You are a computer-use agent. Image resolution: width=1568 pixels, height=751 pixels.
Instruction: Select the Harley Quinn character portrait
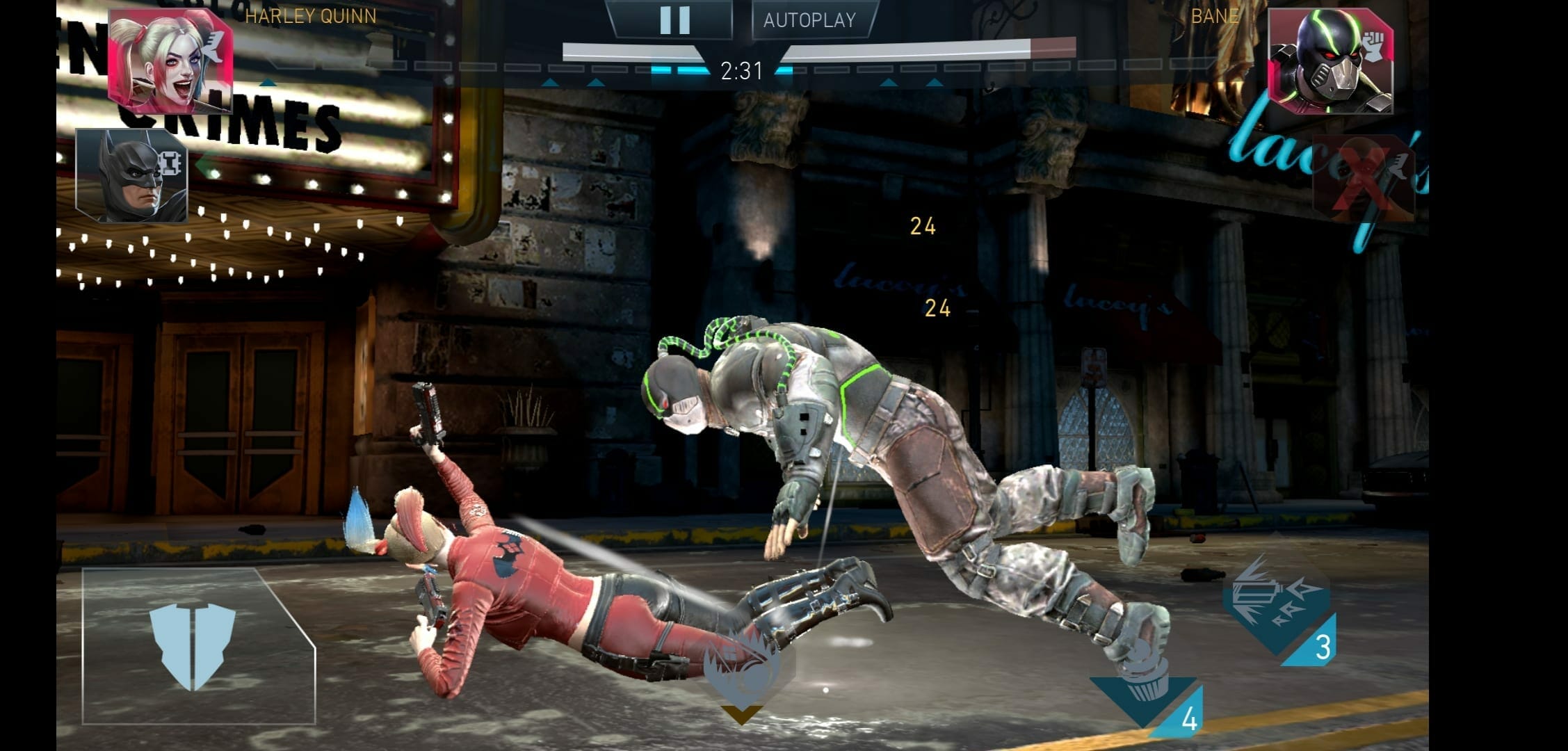pos(170,61)
